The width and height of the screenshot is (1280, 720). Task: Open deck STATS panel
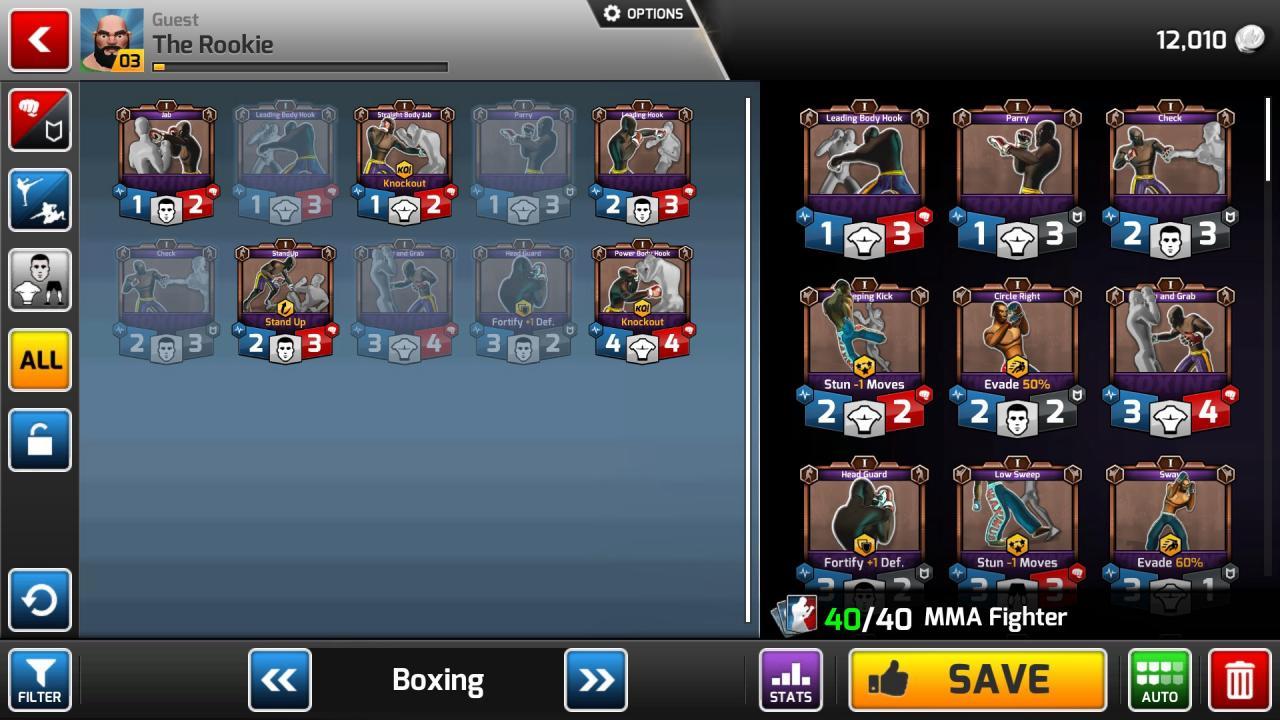(x=792, y=679)
